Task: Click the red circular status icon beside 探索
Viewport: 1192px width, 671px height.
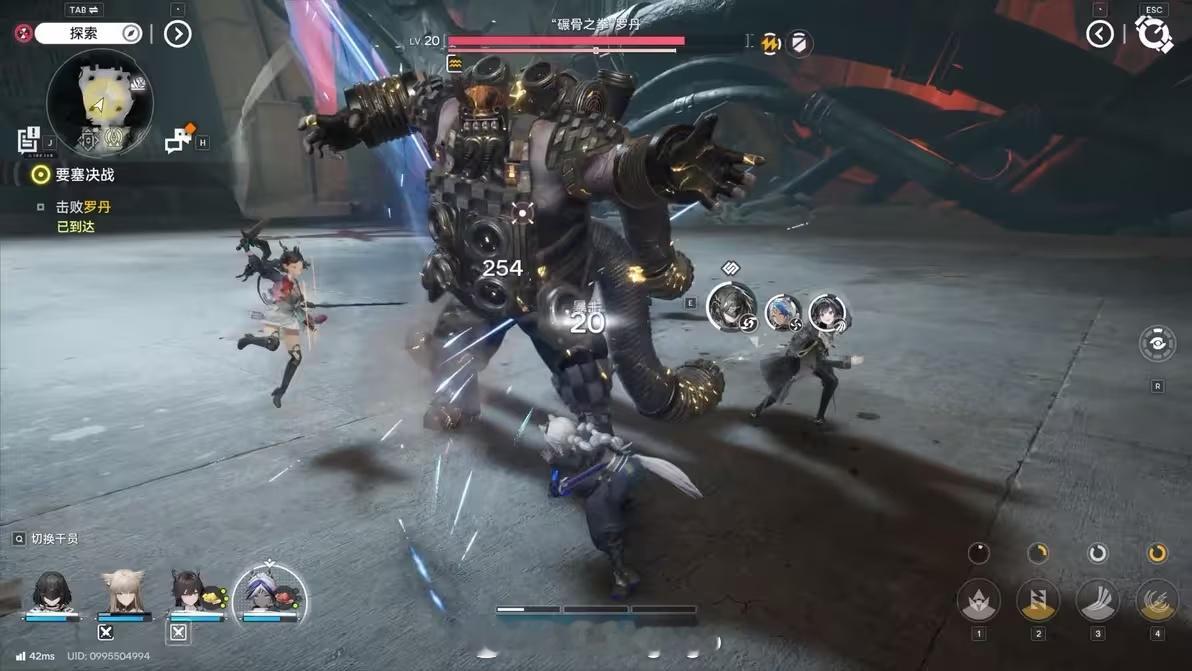Action: tap(22, 33)
